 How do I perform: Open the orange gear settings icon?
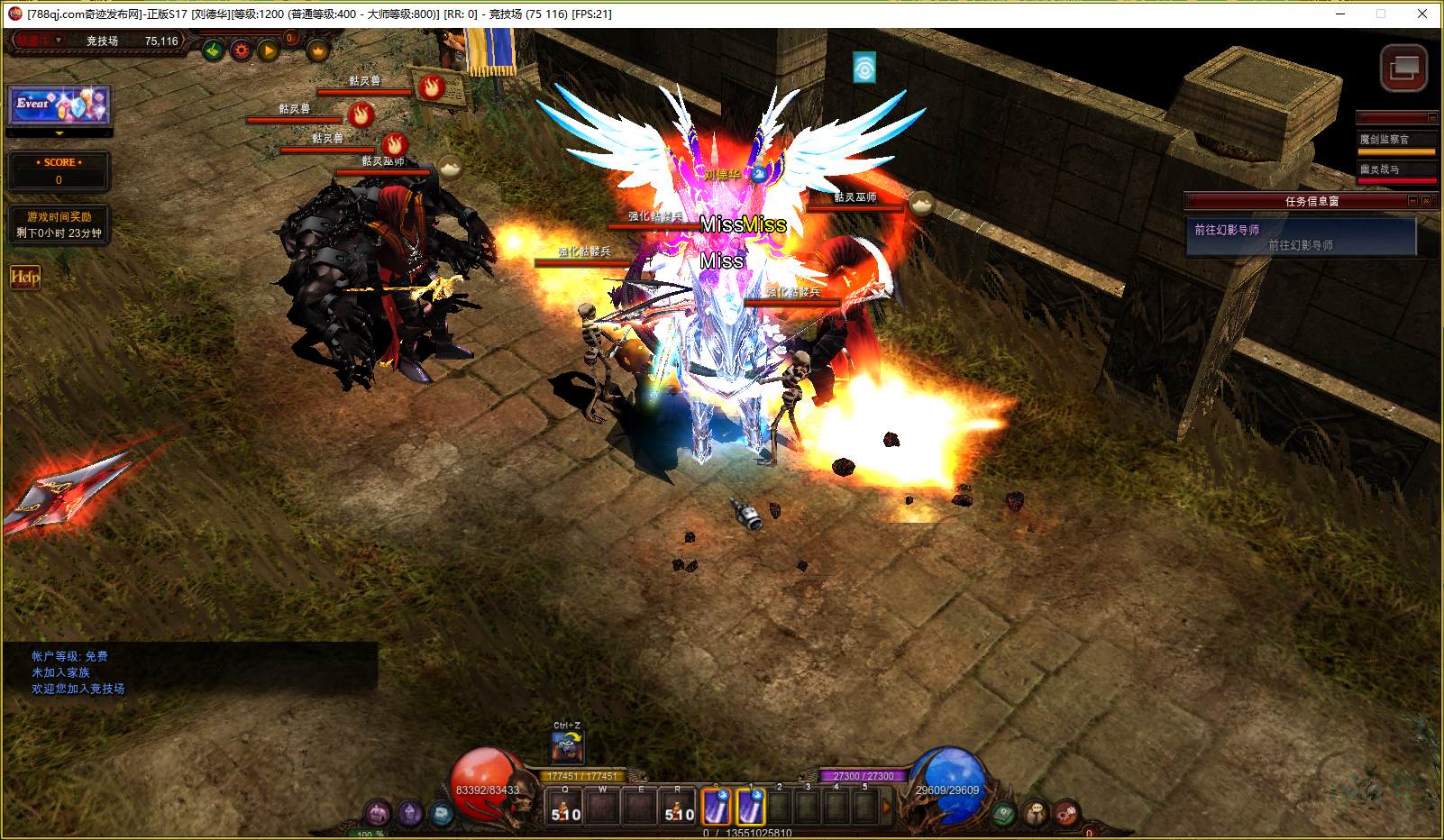coord(241,50)
